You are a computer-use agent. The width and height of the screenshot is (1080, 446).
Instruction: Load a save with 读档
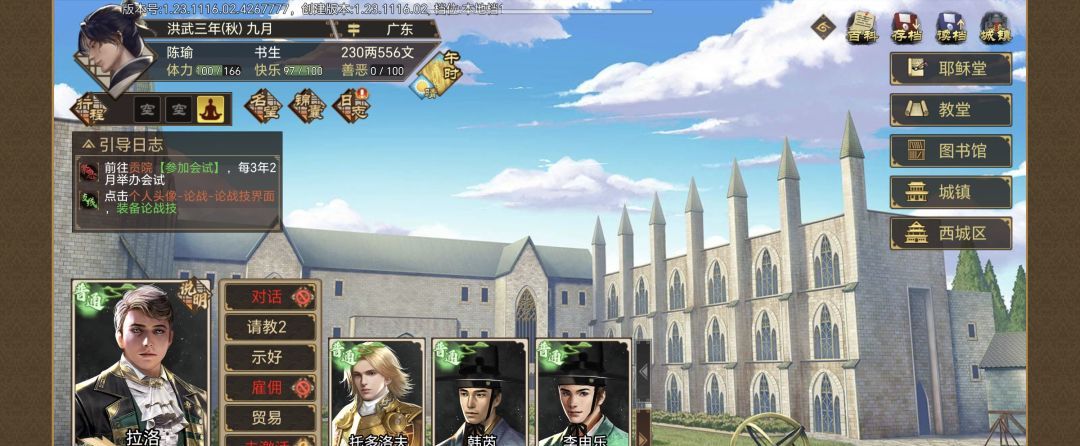950,27
